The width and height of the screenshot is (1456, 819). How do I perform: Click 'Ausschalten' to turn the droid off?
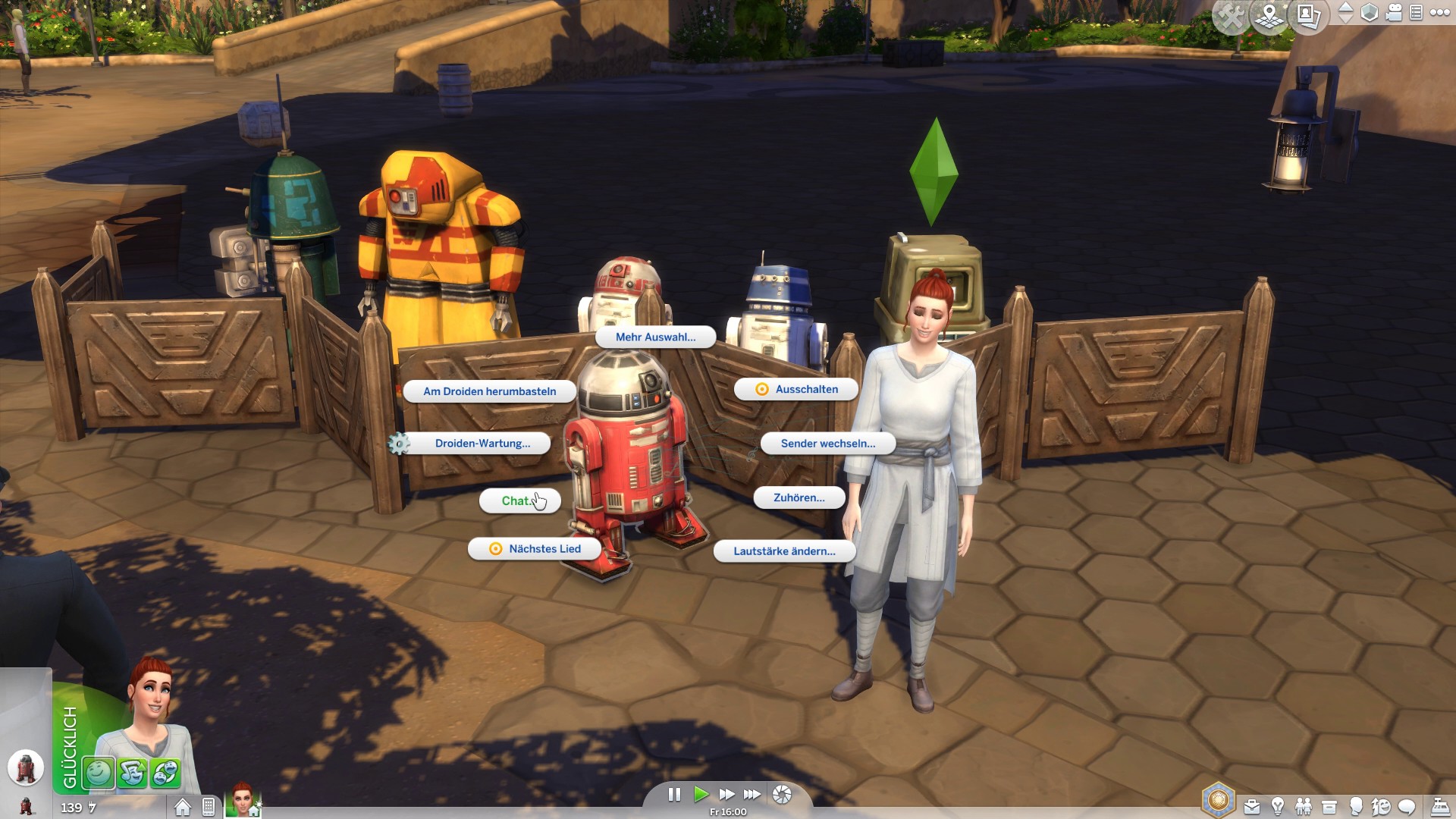(796, 390)
